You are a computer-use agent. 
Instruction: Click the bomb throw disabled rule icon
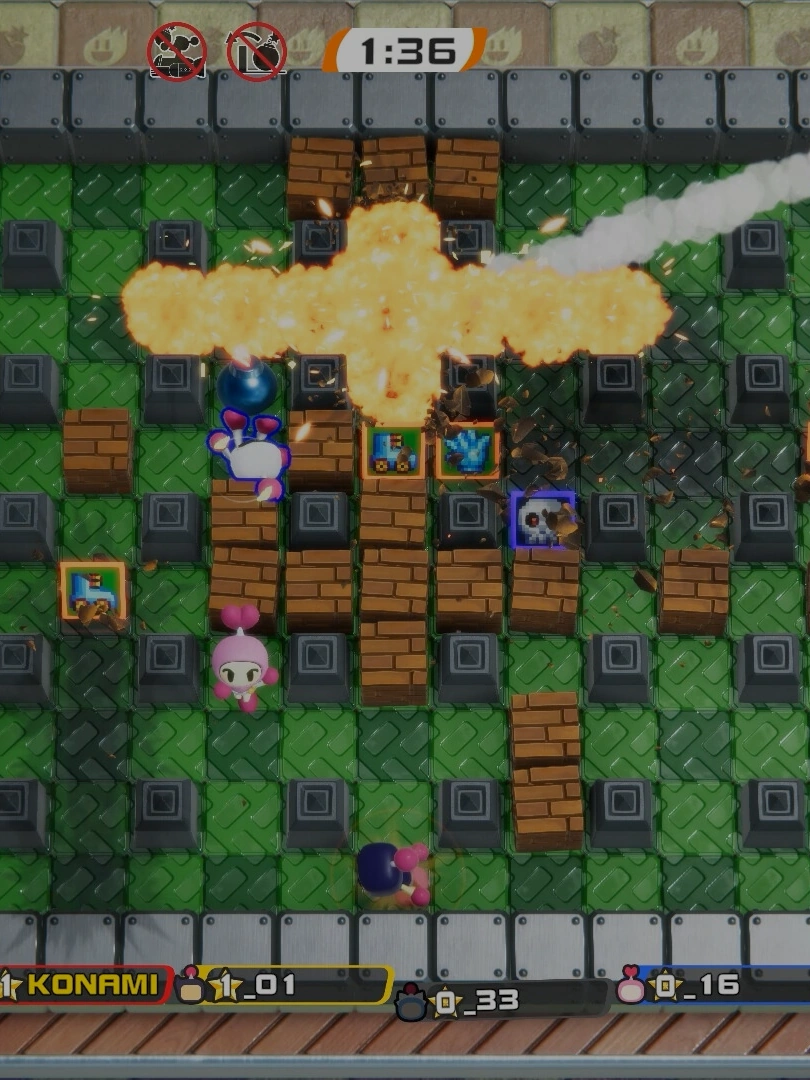[257, 52]
